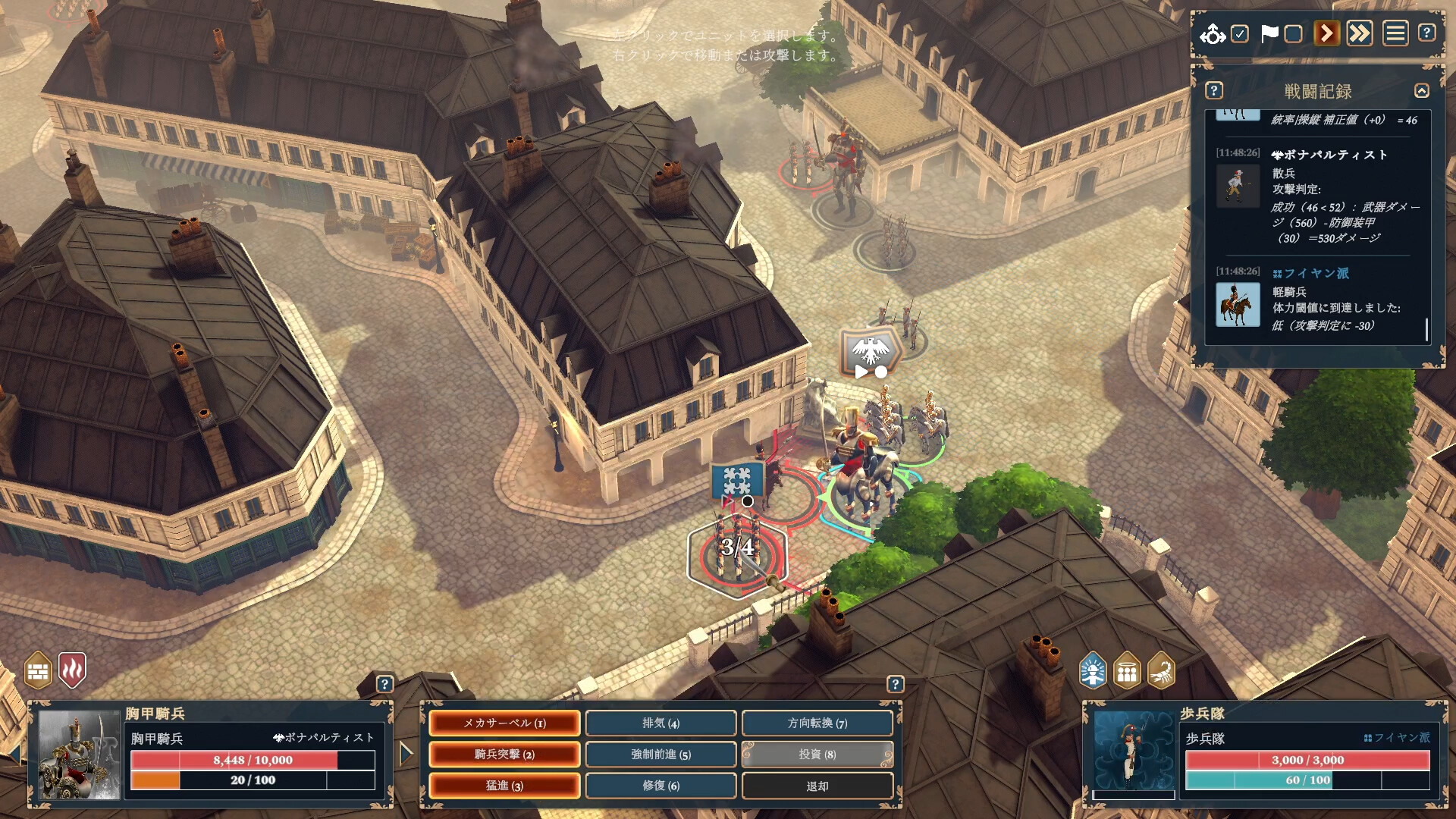Activate the メカサーベル (1) ability
The height and width of the screenshot is (819, 1456).
tap(504, 723)
